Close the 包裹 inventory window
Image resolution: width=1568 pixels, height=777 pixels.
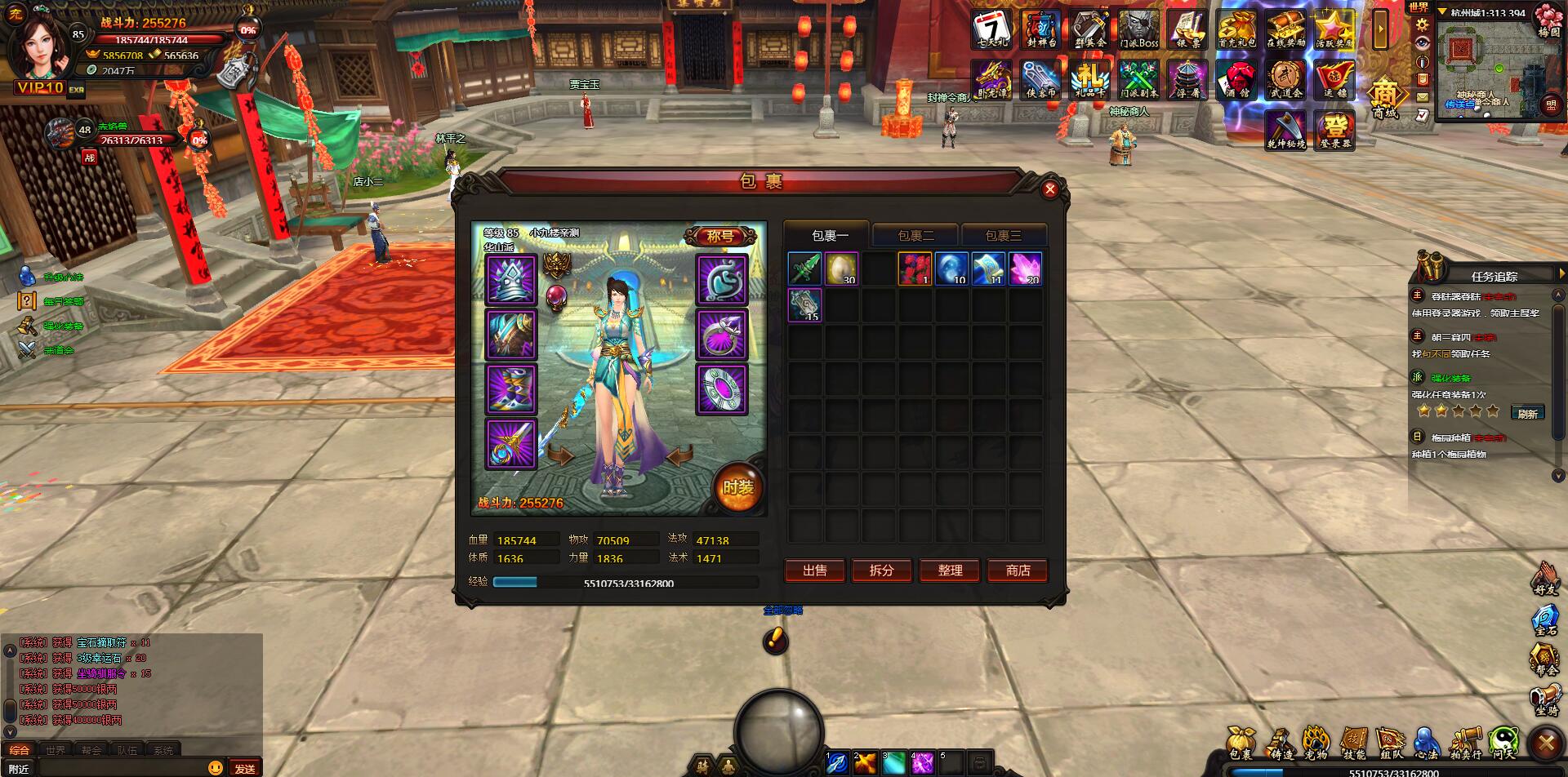click(1050, 189)
